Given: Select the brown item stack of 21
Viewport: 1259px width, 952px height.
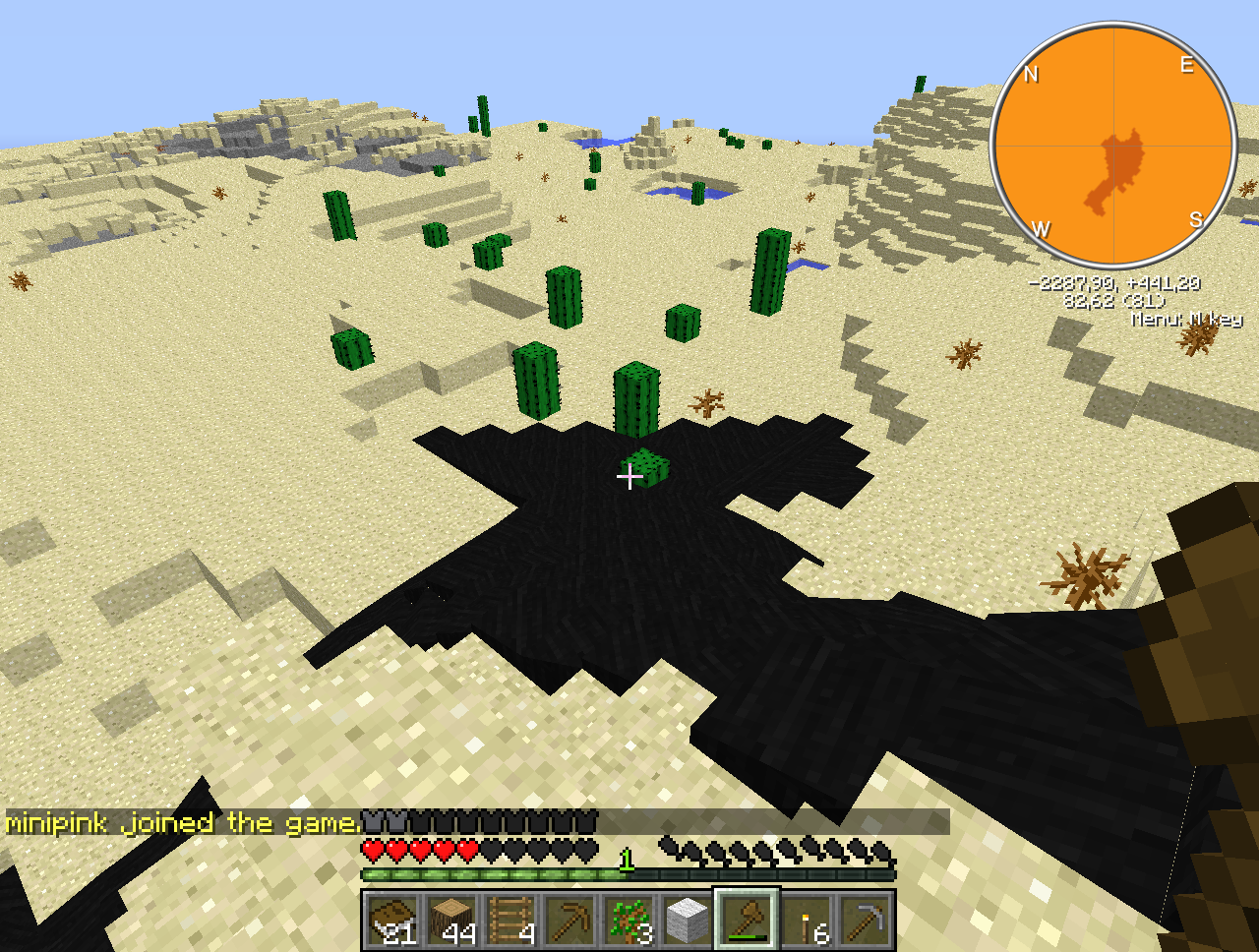Looking at the screenshot, I should [393, 921].
